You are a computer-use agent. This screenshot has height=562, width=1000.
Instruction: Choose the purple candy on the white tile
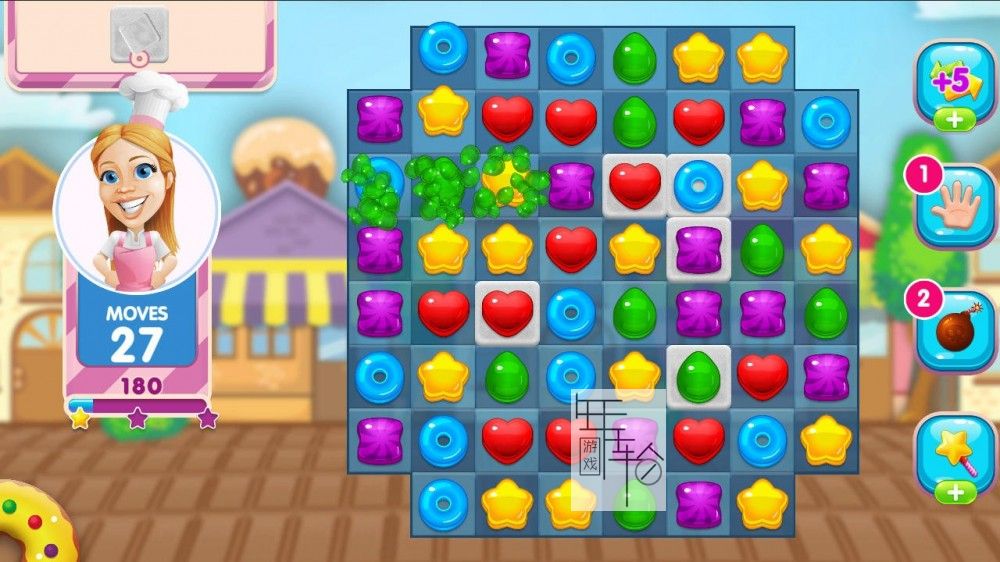click(x=699, y=249)
